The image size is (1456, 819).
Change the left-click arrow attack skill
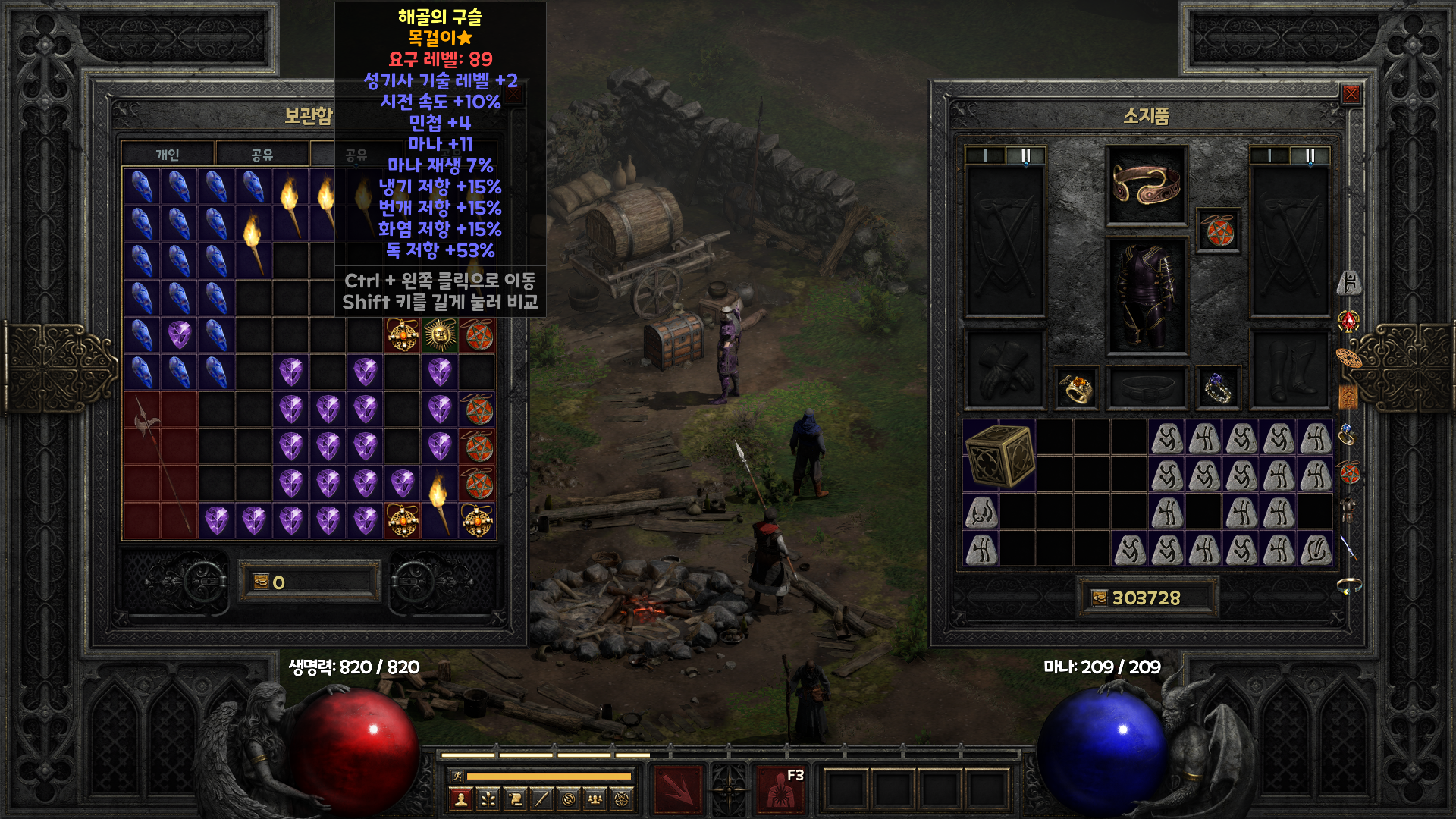click(x=679, y=790)
